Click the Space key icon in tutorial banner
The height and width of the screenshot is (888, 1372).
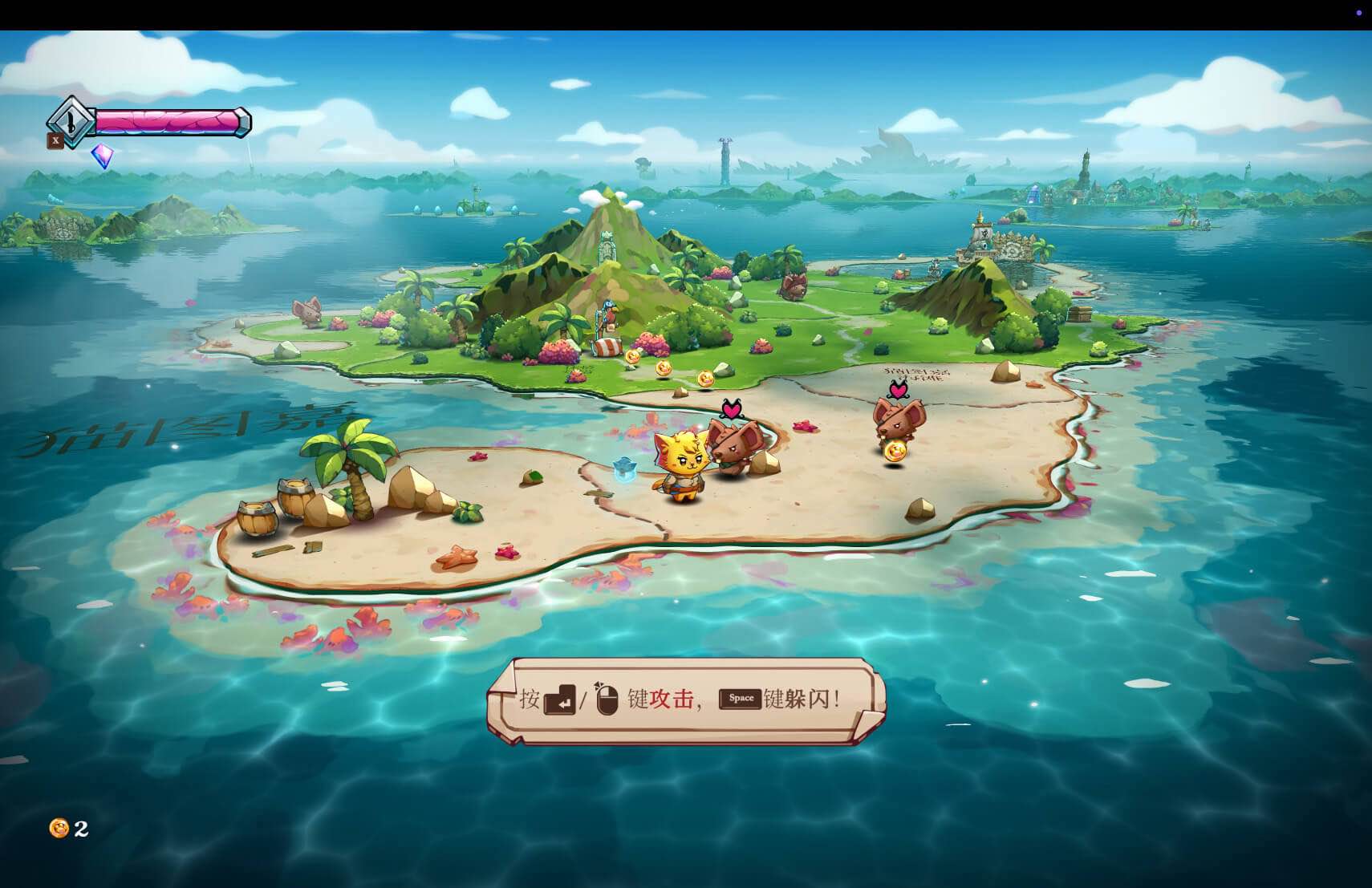(x=741, y=698)
